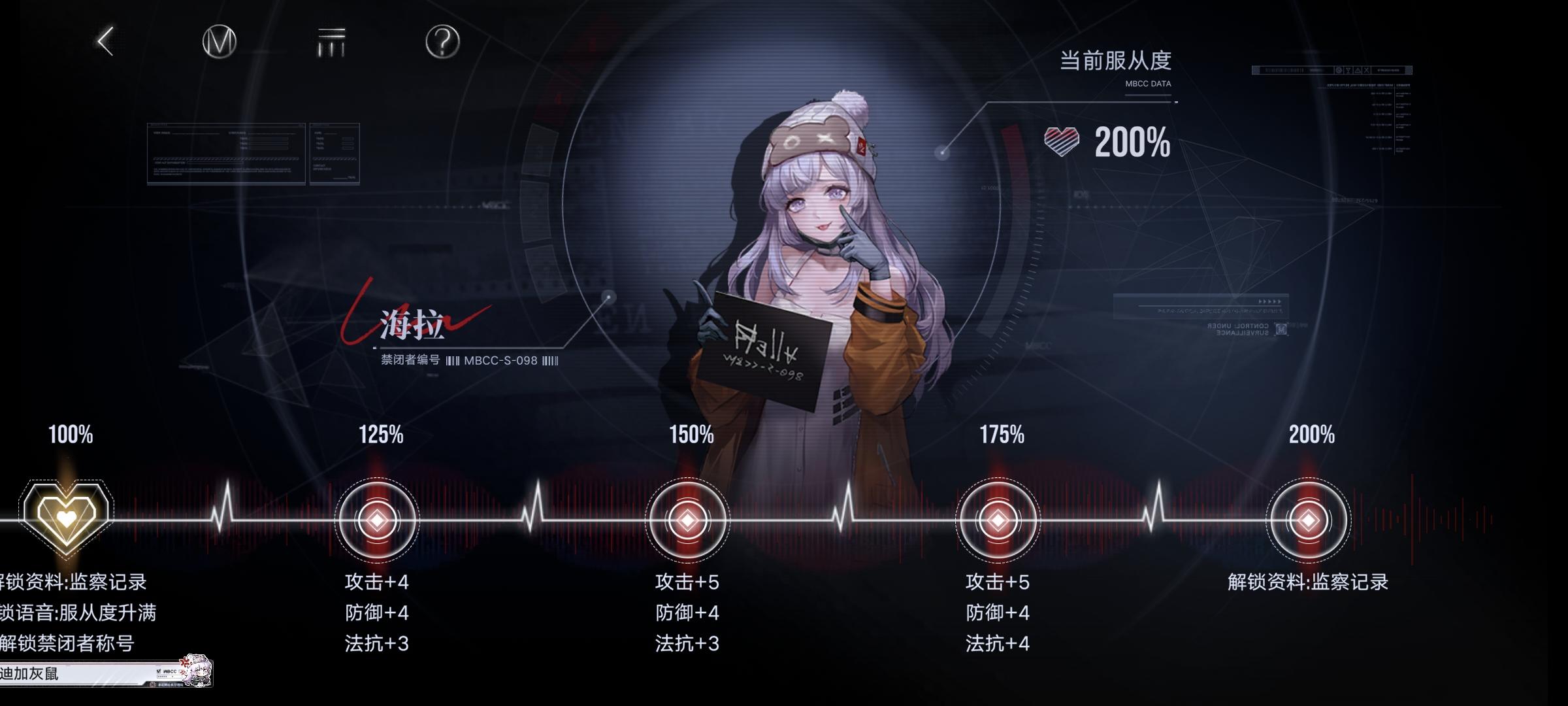Select the golden heart node at 100%
The height and width of the screenshot is (706, 1568).
coord(65,520)
